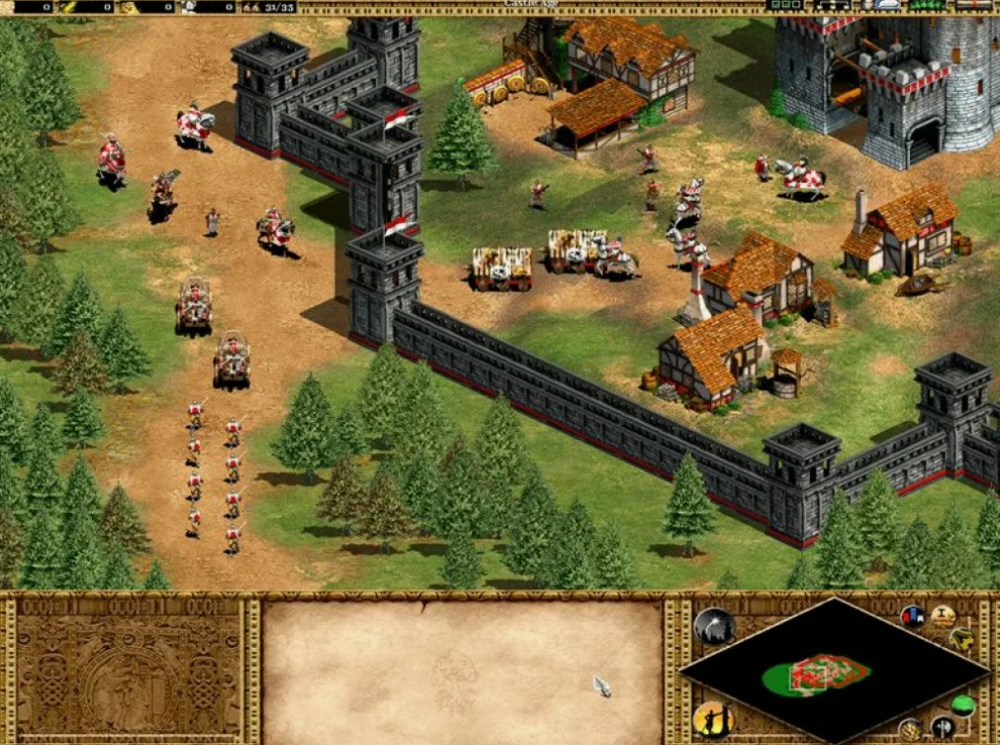Screen dimensions: 1000x745
Task: Switch minimap to golden economic mode
Action: point(911,728)
